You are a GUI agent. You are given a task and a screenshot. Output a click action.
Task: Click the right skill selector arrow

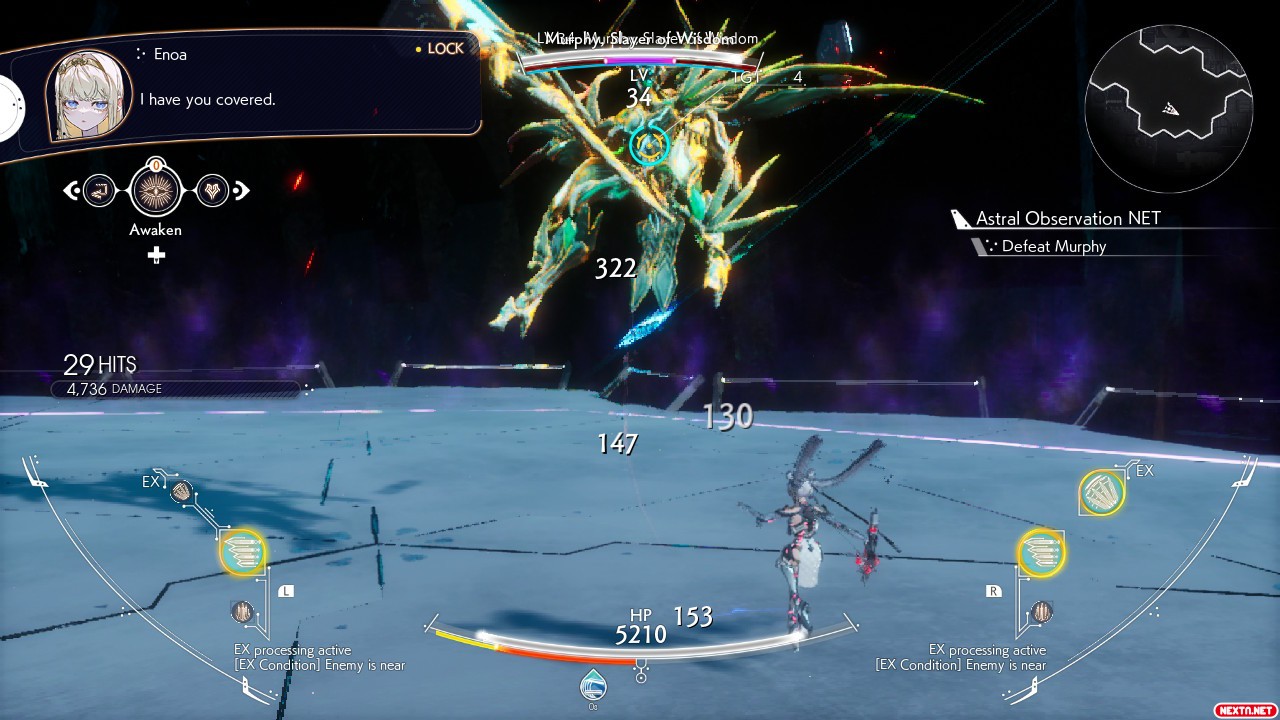tap(241, 189)
